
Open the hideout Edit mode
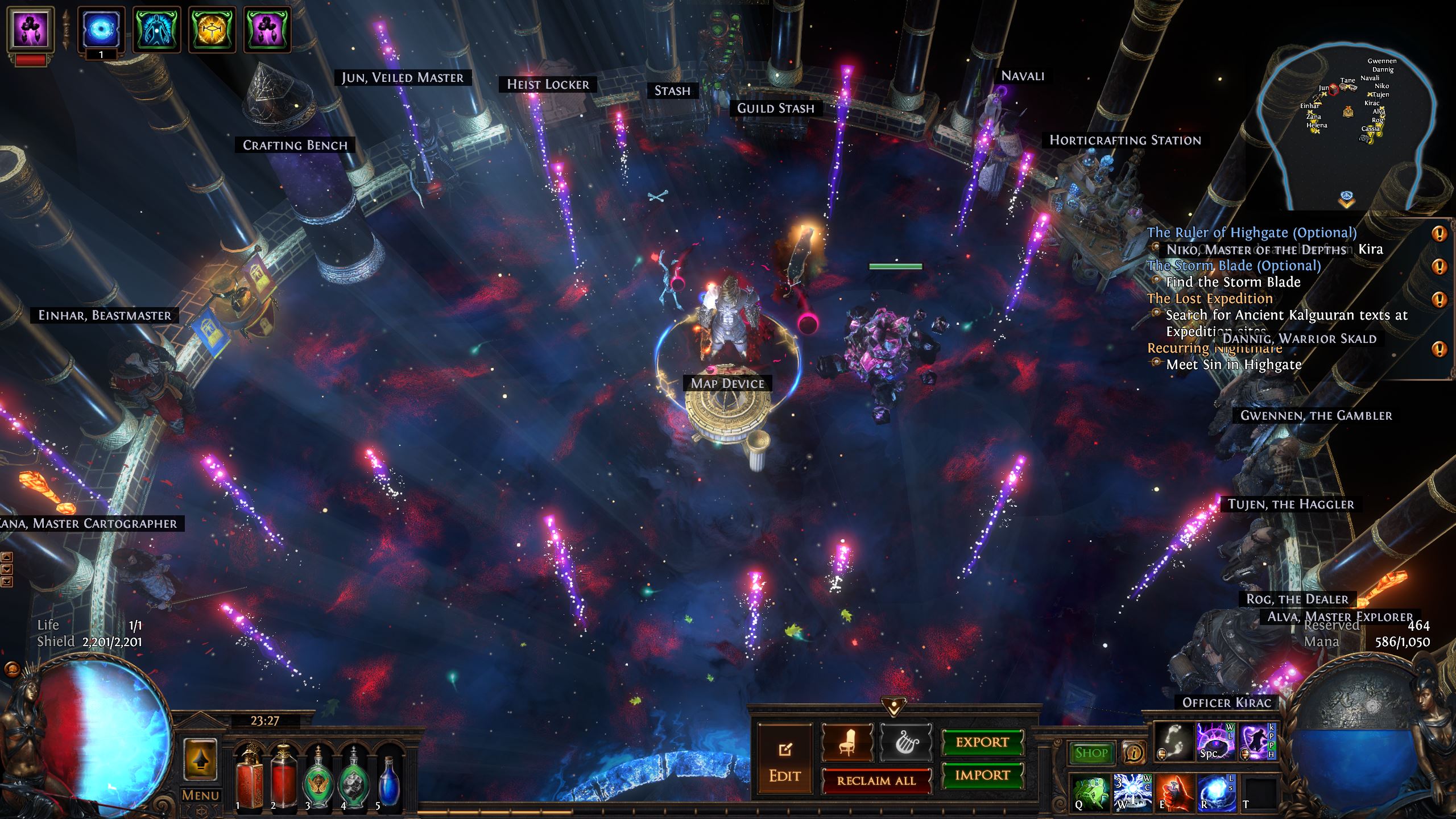(x=785, y=759)
